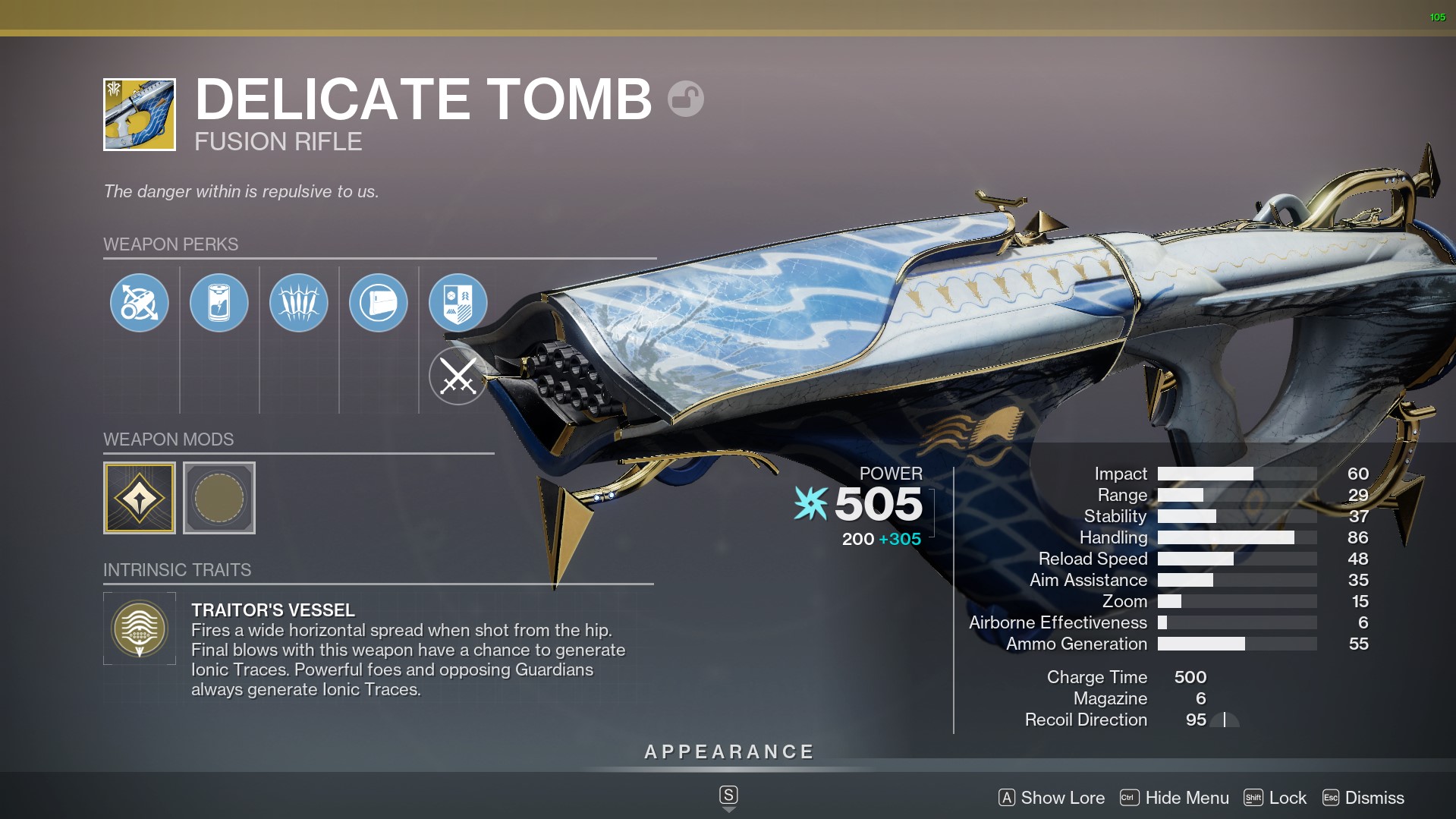Open the Appearance section
The height and width of the screenshot is (819, 1456).
pos(728,752)
